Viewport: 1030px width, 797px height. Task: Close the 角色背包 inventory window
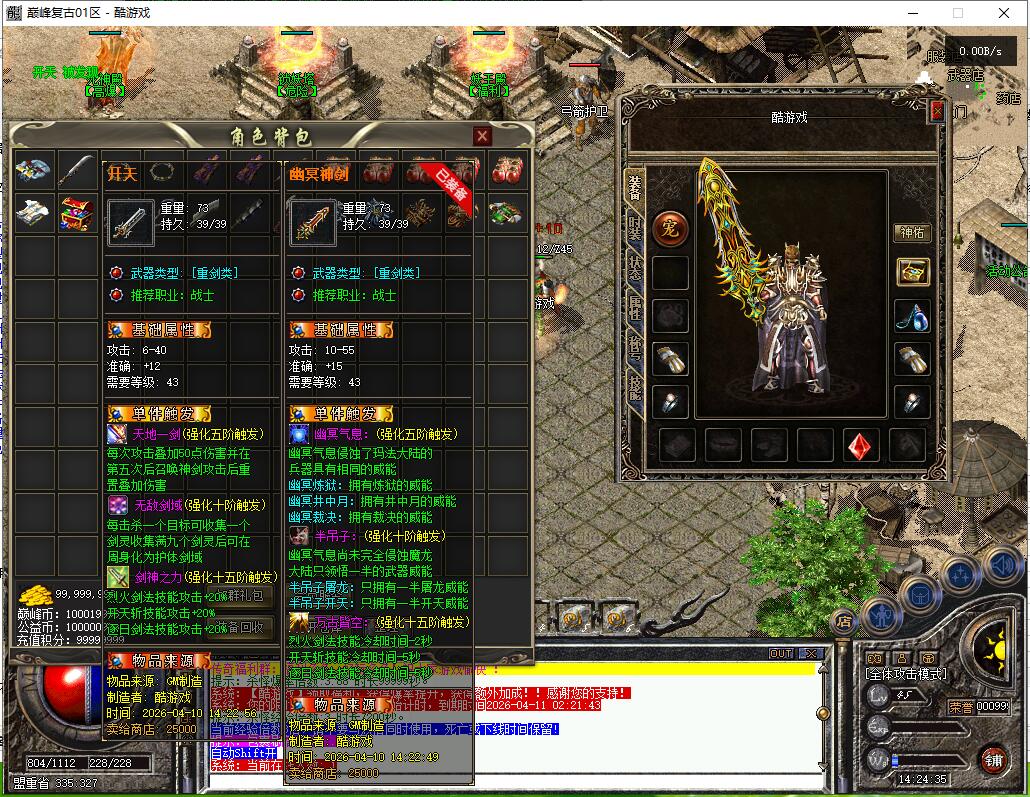click(482, 136)
